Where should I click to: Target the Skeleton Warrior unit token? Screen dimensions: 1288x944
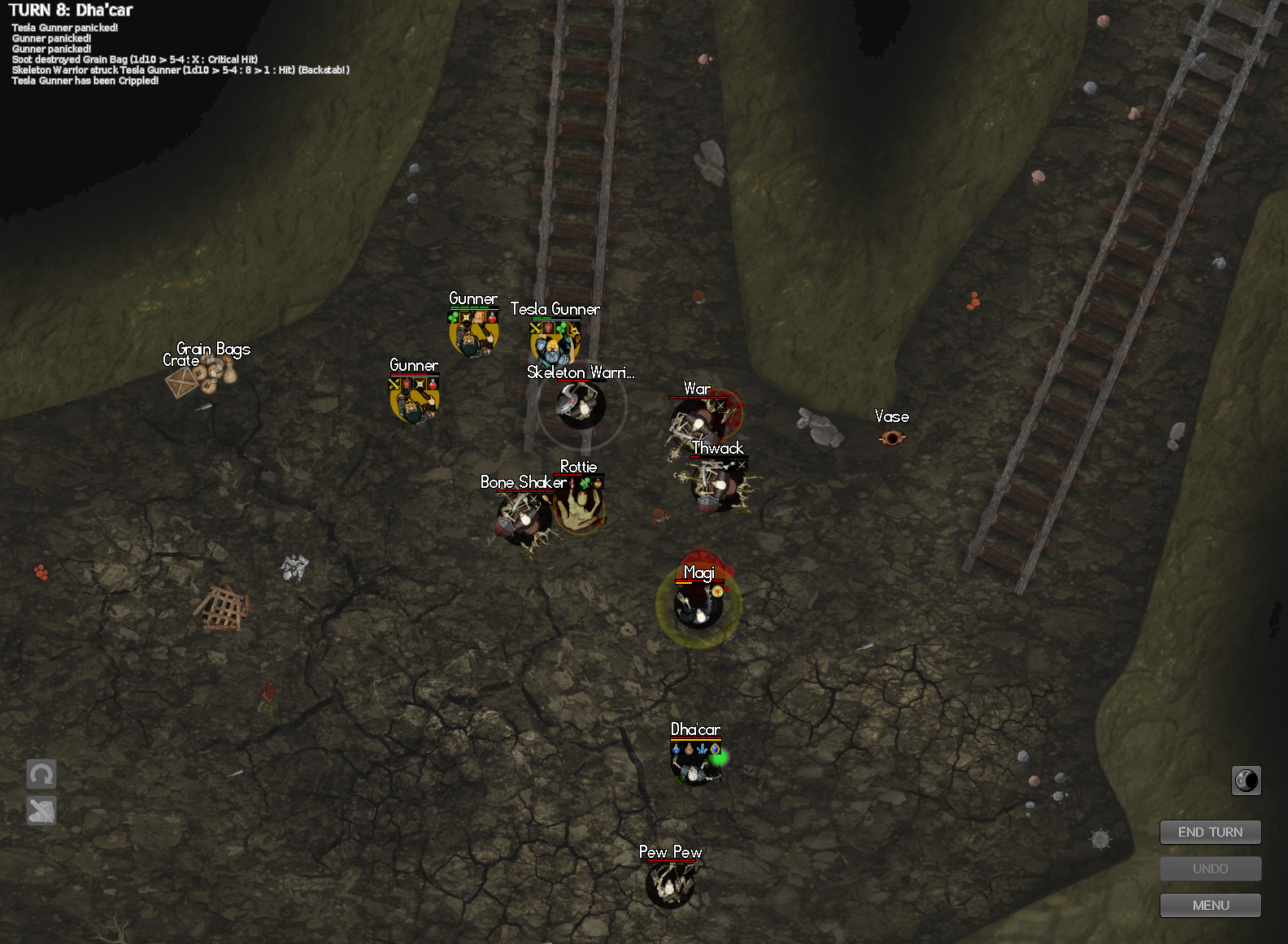(581, 404)
